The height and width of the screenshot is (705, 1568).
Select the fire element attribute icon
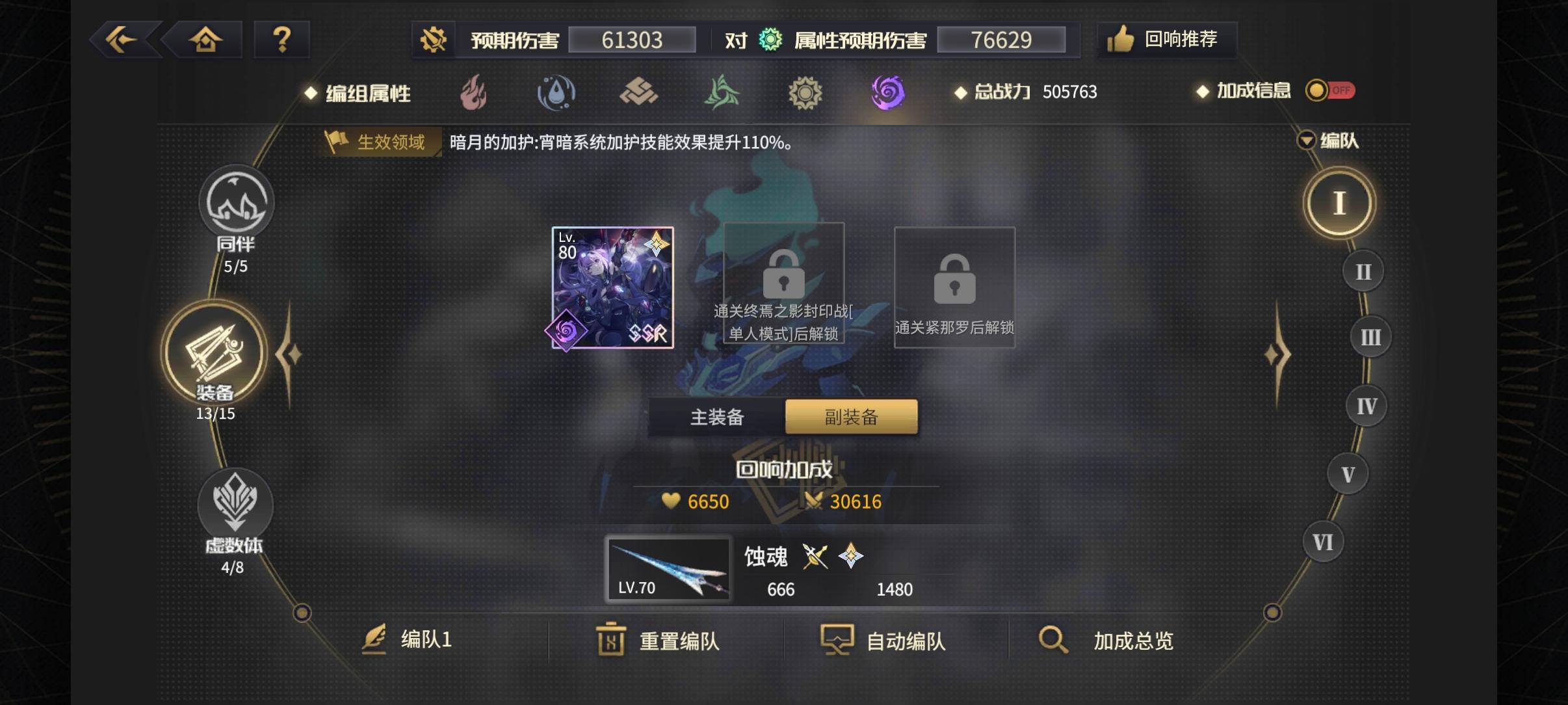(x=473, y=92)
